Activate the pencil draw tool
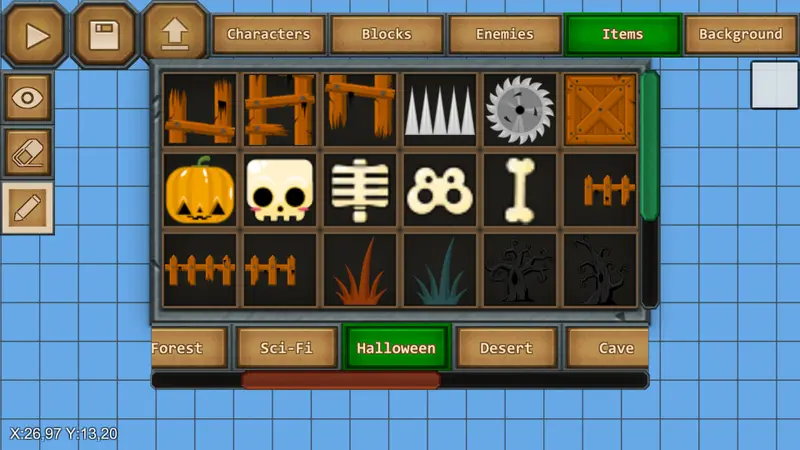Image resolution: width=800 pixels, height=450 pixels. pyautogui.click(x=28, y=207)
